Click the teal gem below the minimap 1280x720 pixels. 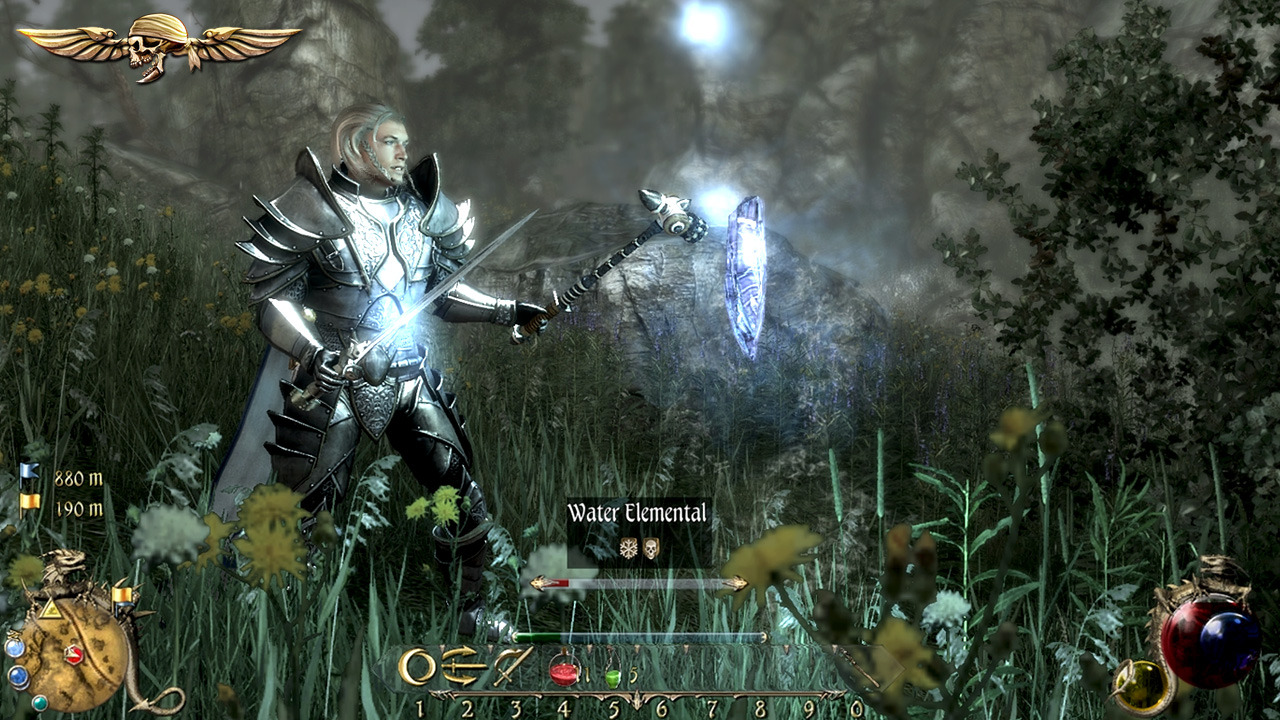39,703
